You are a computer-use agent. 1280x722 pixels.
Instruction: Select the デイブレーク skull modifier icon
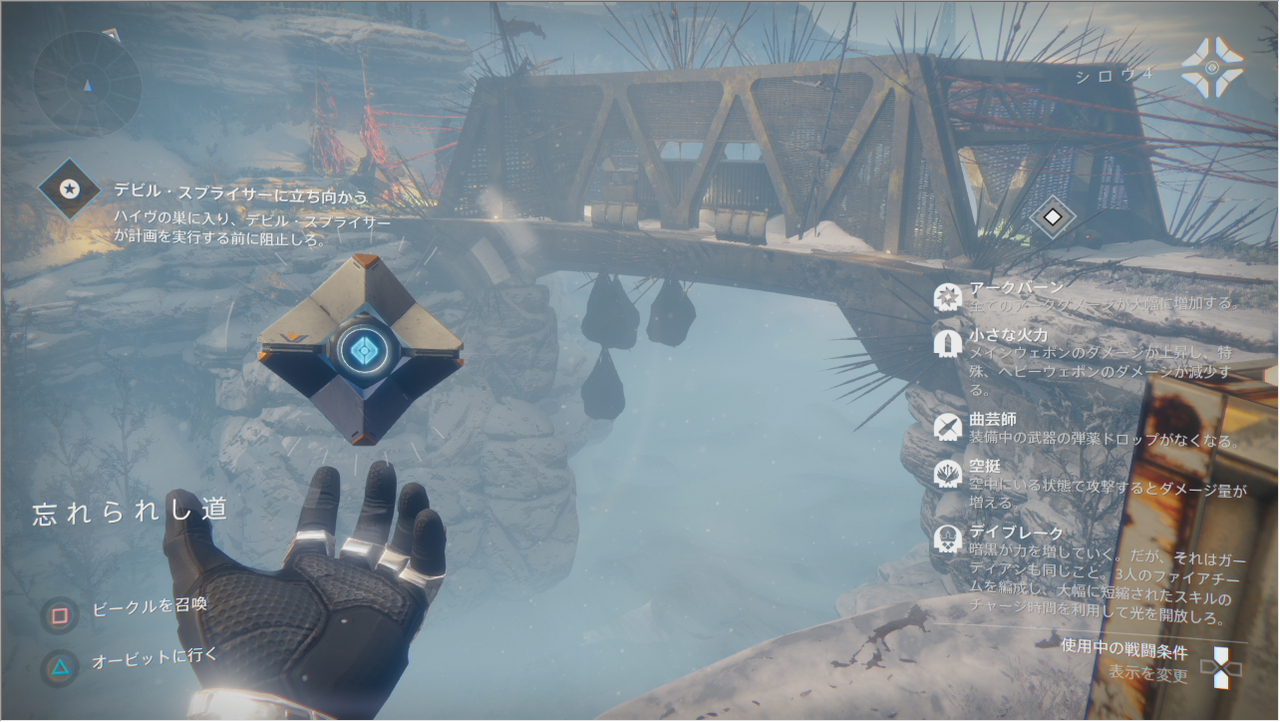(x=947, y=540)
